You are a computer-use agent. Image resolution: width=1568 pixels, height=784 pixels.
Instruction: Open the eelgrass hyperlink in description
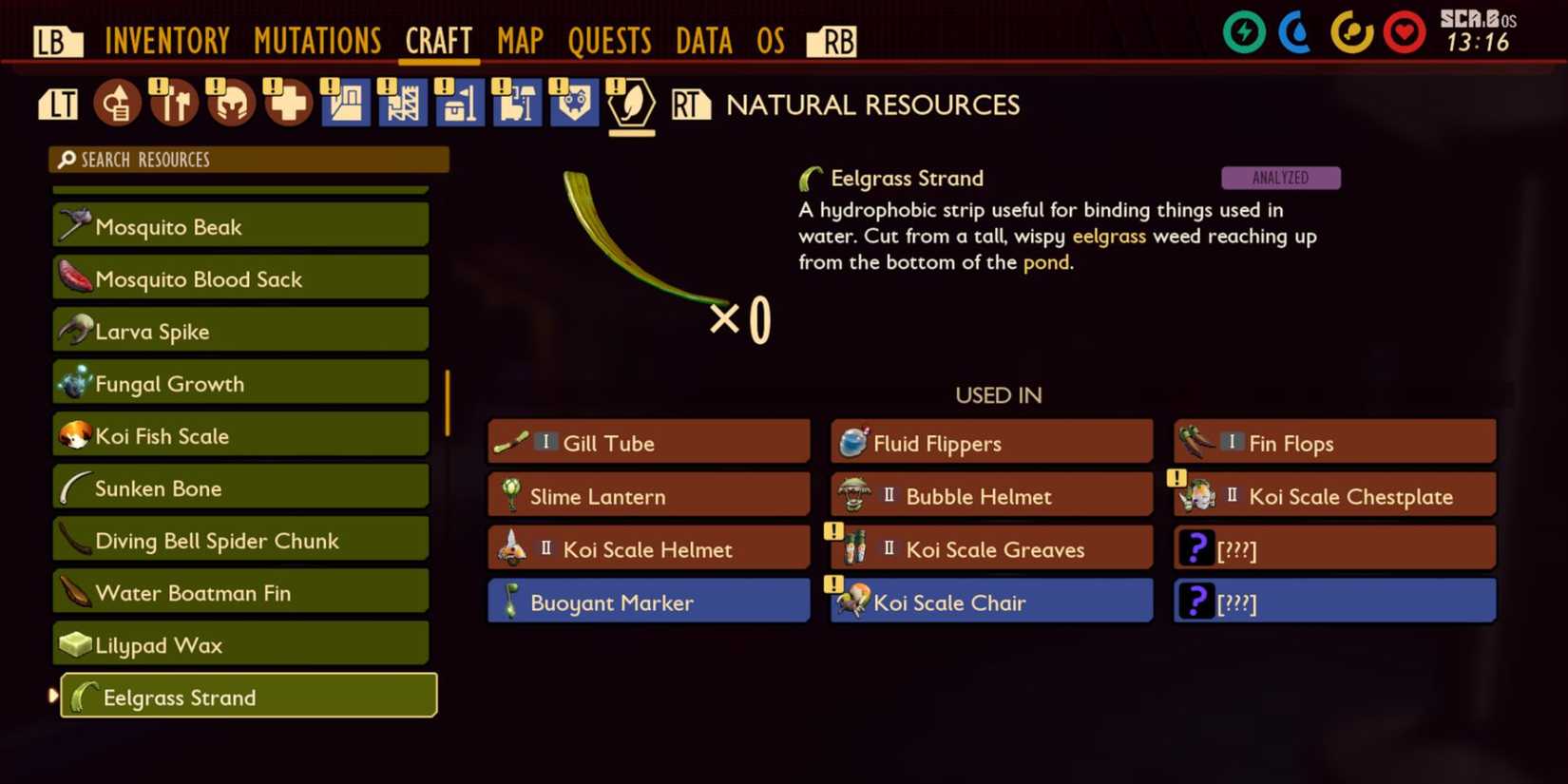tap(1109, 237)
